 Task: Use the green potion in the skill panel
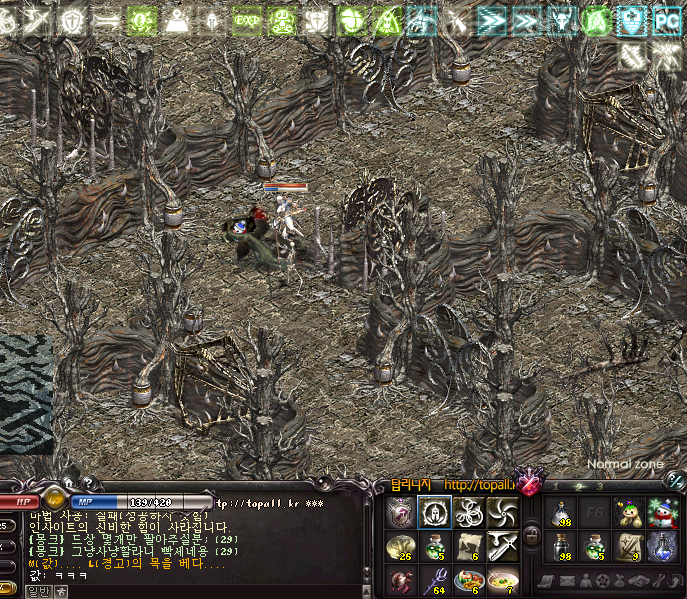point(433,546)
